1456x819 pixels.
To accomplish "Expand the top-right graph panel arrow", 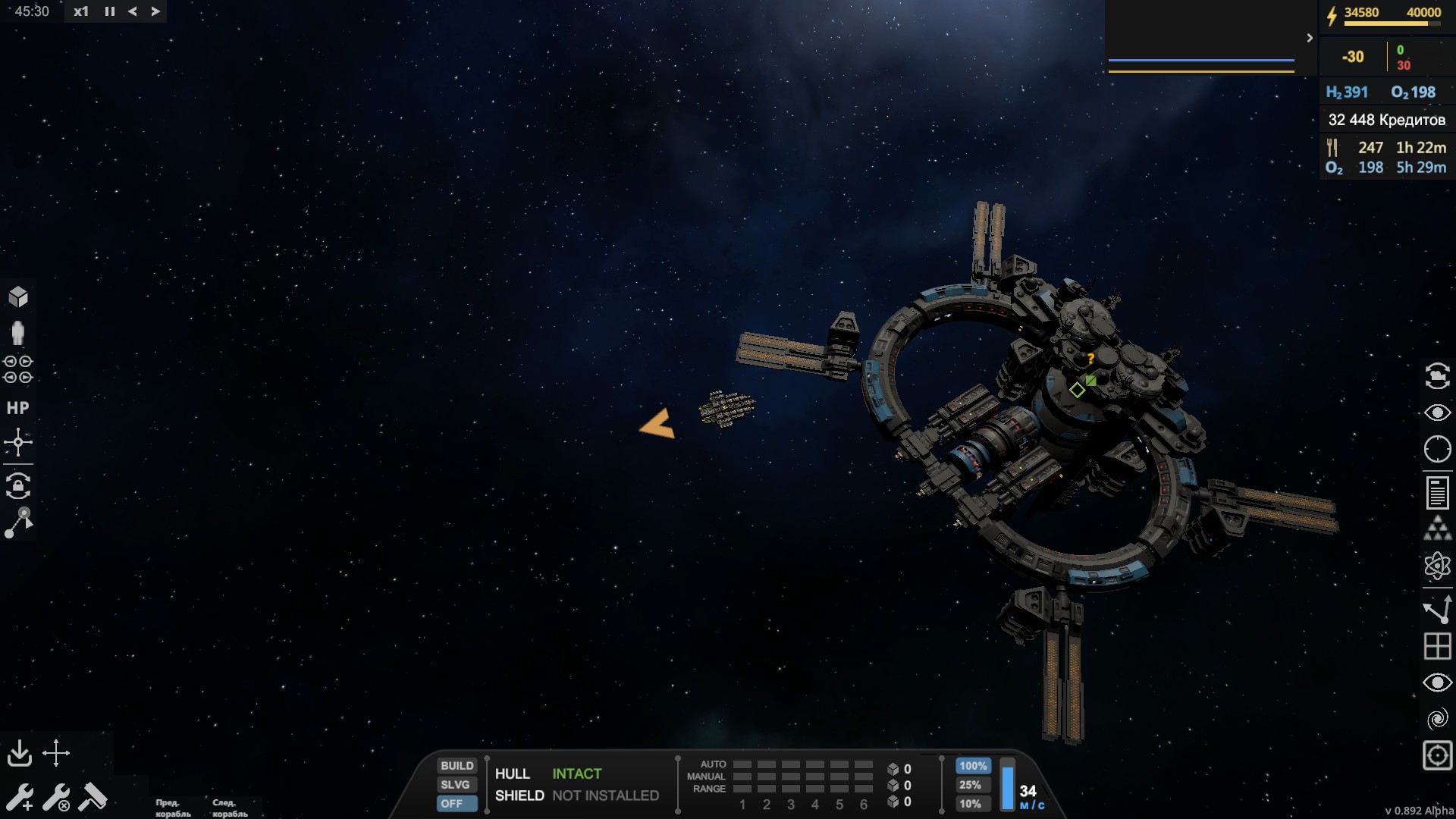I will [1310, 38].
